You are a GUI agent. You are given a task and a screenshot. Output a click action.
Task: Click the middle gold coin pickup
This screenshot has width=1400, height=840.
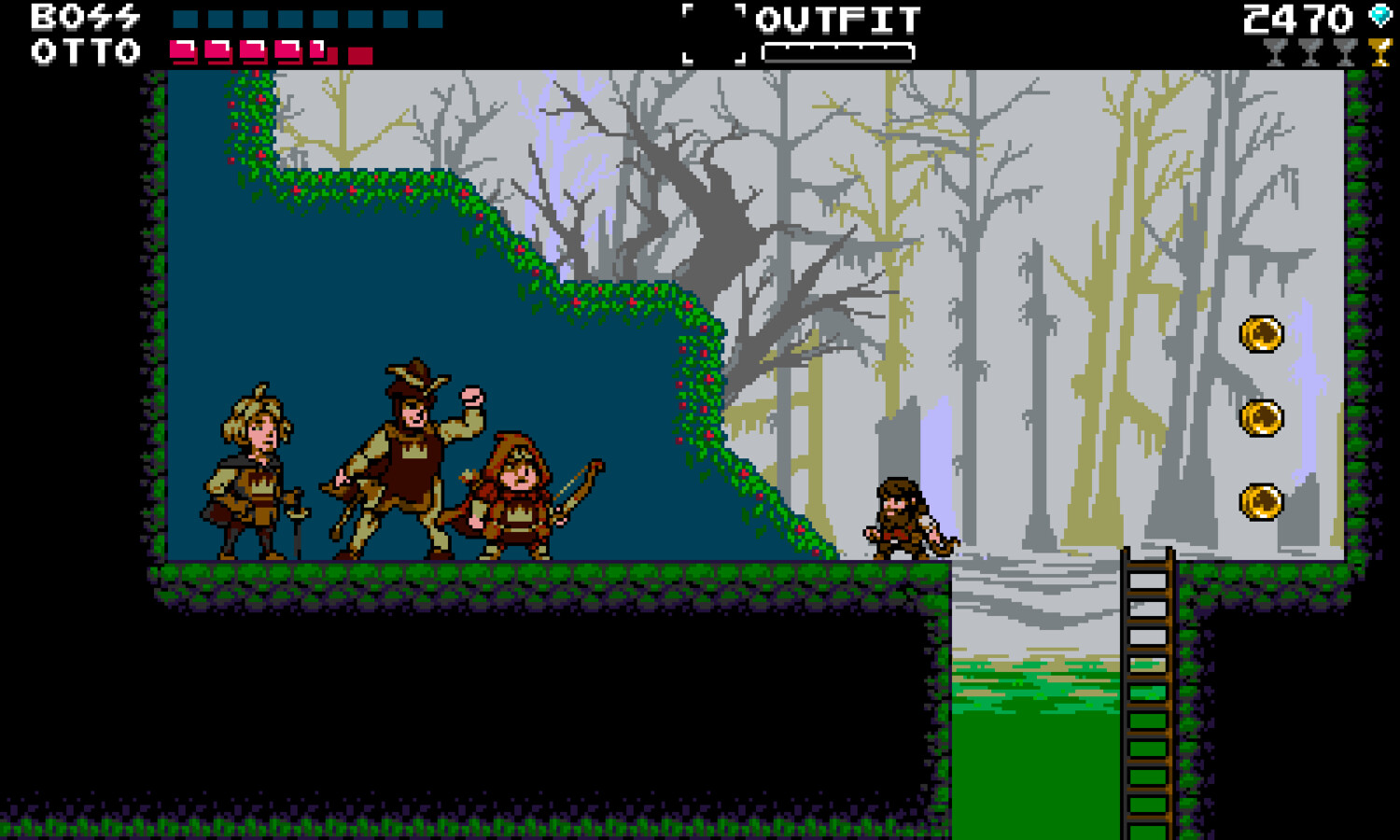pos(1265,416)
